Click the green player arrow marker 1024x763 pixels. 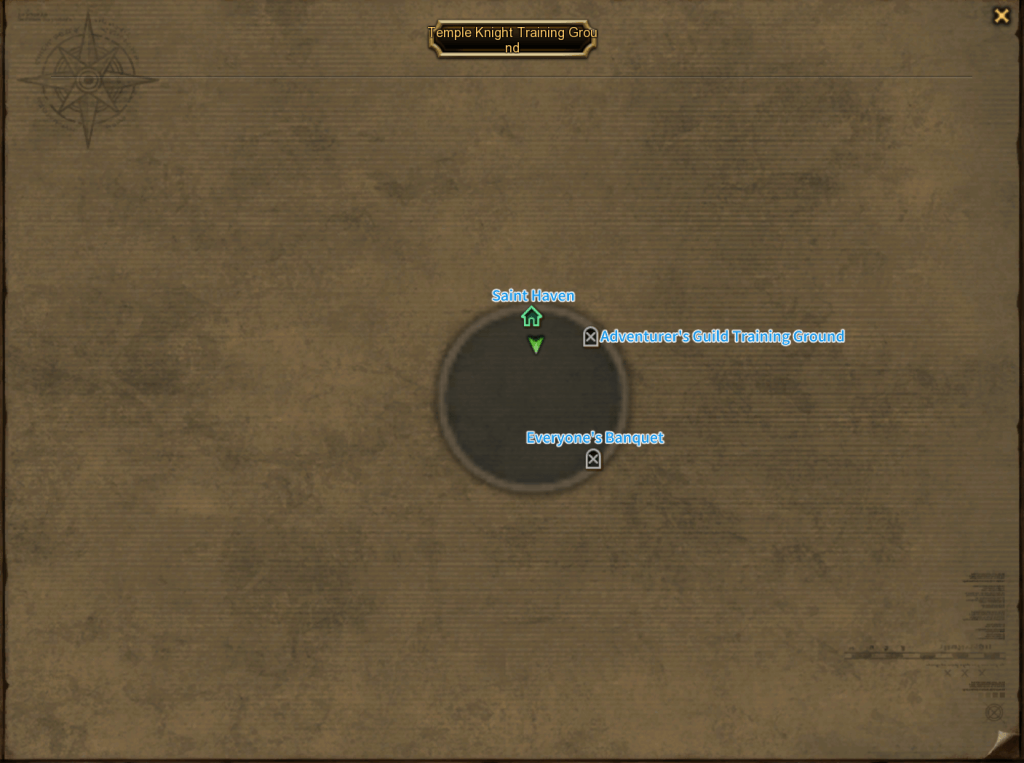536,345
